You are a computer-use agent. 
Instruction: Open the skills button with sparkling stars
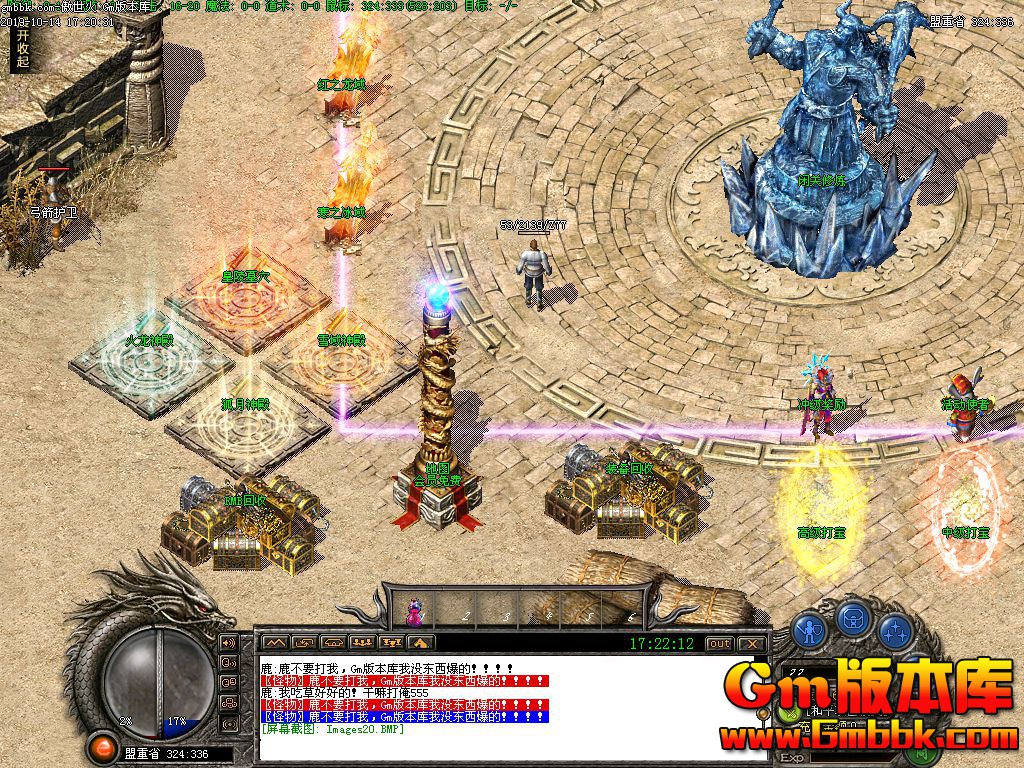[x=894, y=630]
